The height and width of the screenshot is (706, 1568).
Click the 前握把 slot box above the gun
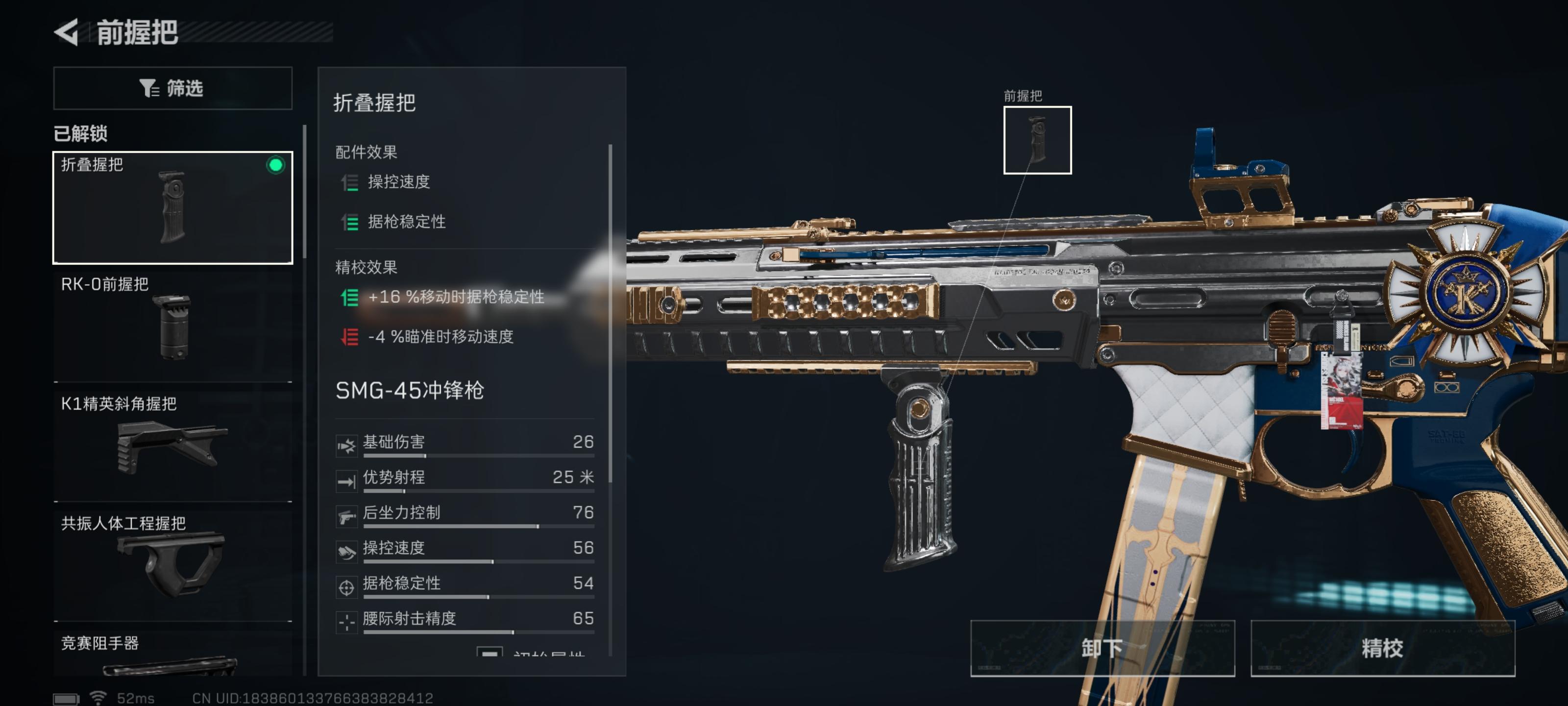pos(1037,140)
